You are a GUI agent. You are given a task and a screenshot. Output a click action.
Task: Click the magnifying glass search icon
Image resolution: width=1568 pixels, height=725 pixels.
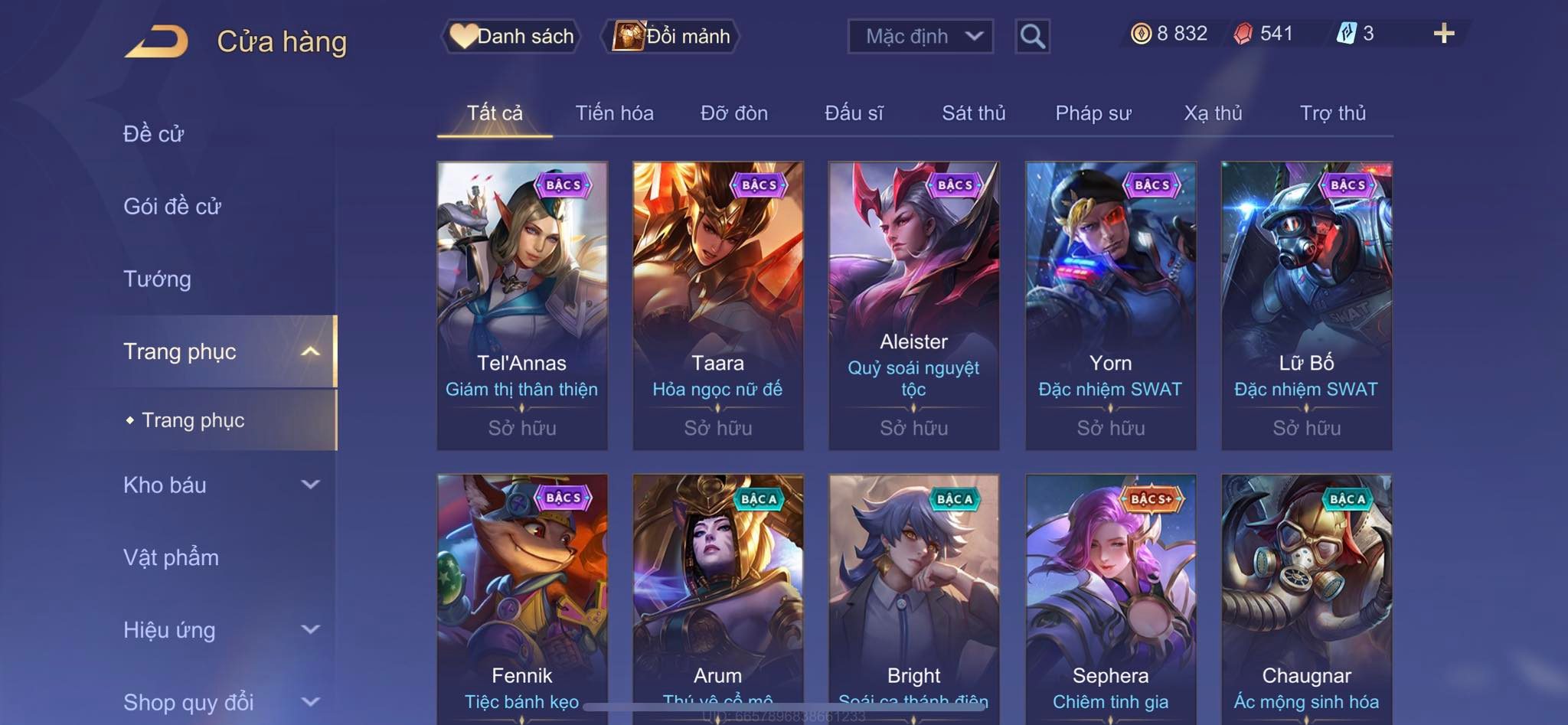point(1032,36)
